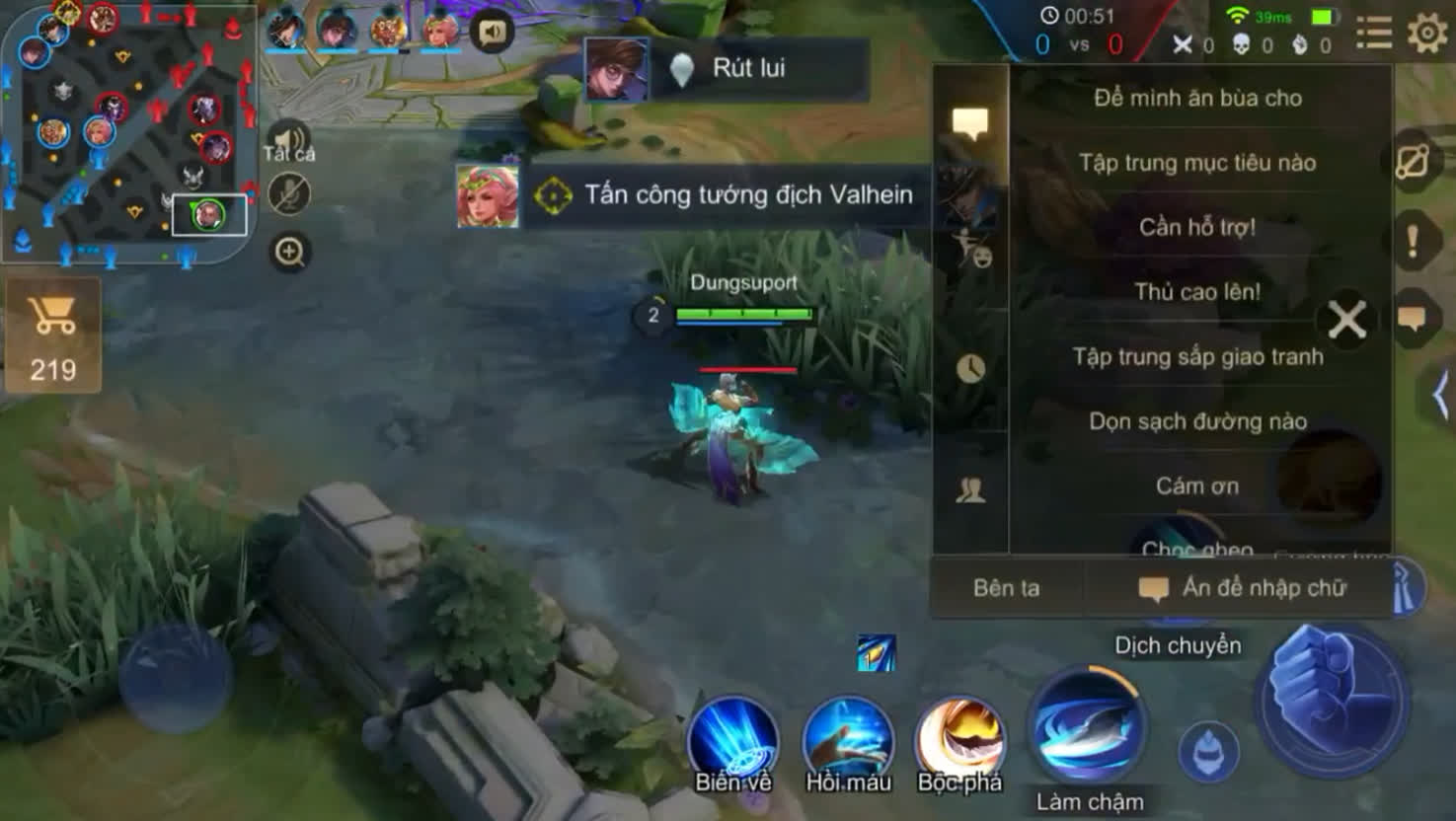
Task: Toggle the chat bubble on the right edge
Action: [x=1416, y=318]
